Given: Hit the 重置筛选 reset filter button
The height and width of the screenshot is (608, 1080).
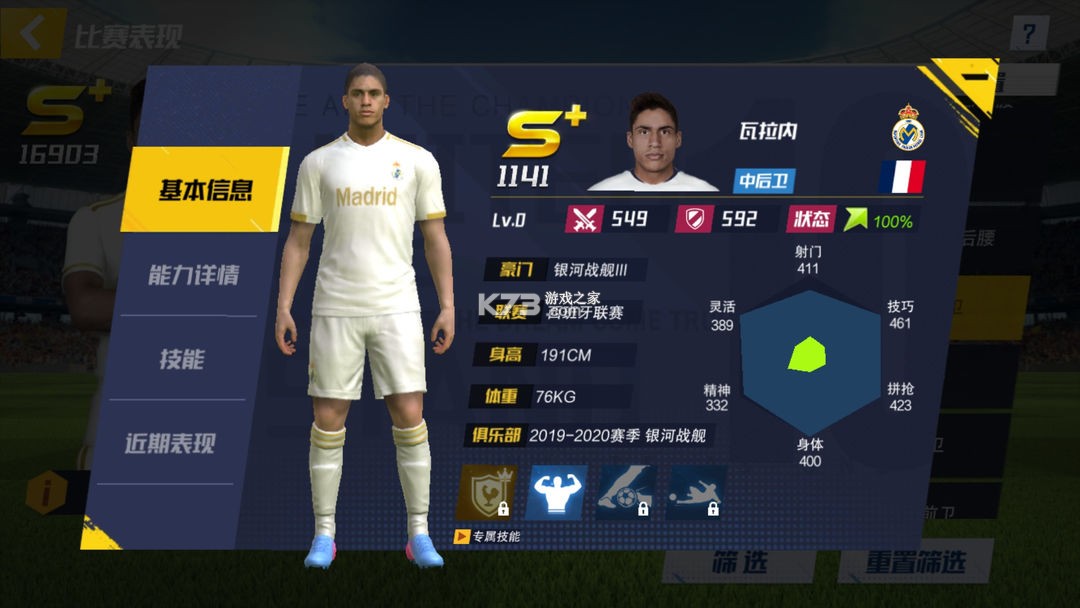Looking at the screenshot, I should click(x=915, y=562).
